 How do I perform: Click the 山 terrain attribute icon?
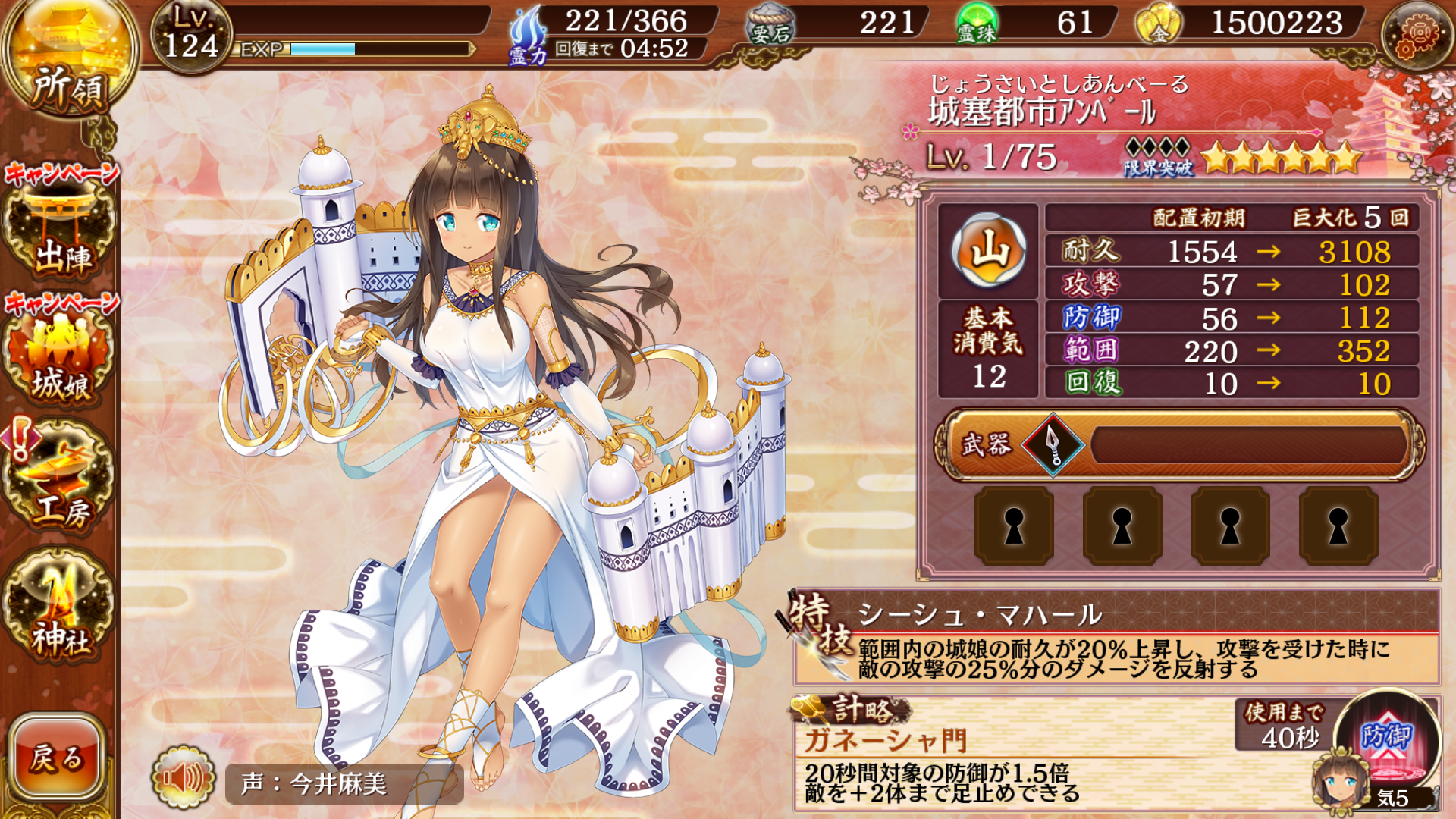pos(988,250)
